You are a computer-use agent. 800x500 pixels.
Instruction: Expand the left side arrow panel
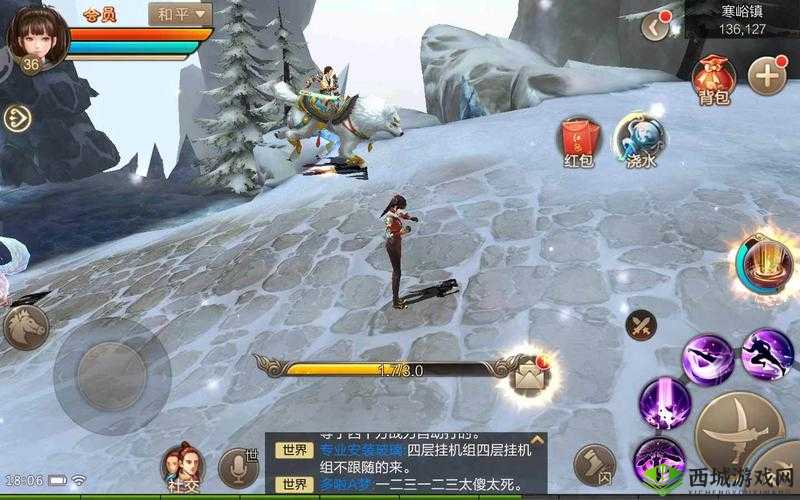click(x=18, y=118)
